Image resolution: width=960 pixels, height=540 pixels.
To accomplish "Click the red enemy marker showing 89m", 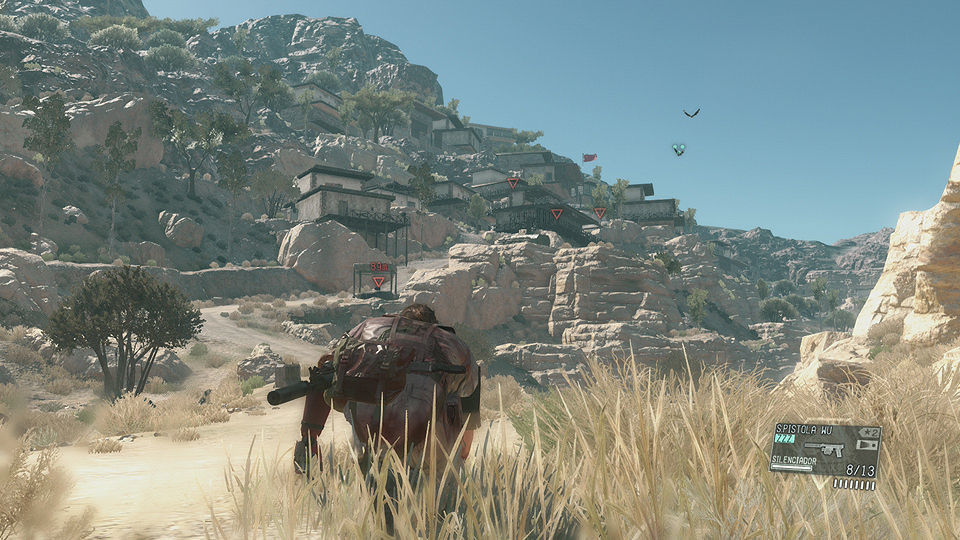I will click(x=378, y=282).
